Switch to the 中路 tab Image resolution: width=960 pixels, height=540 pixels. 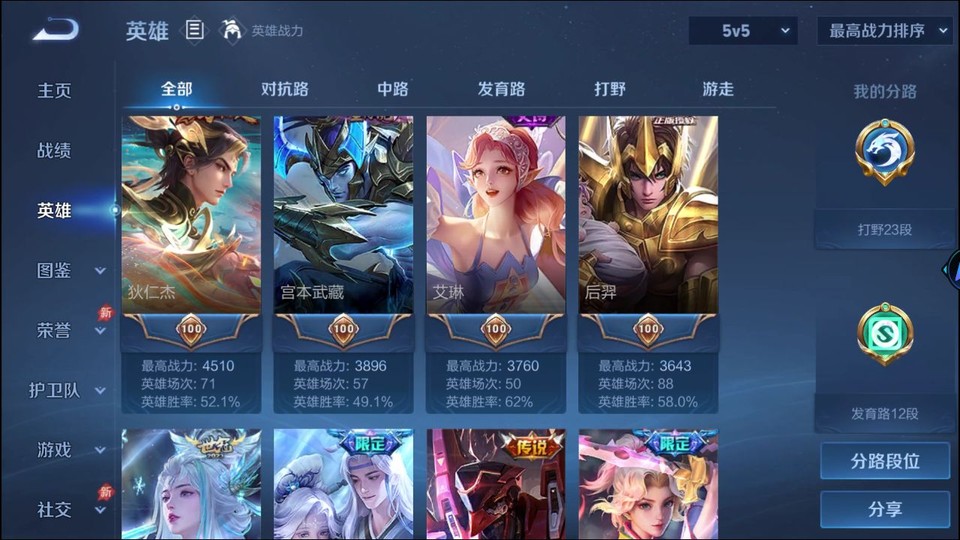pos(393,89)
